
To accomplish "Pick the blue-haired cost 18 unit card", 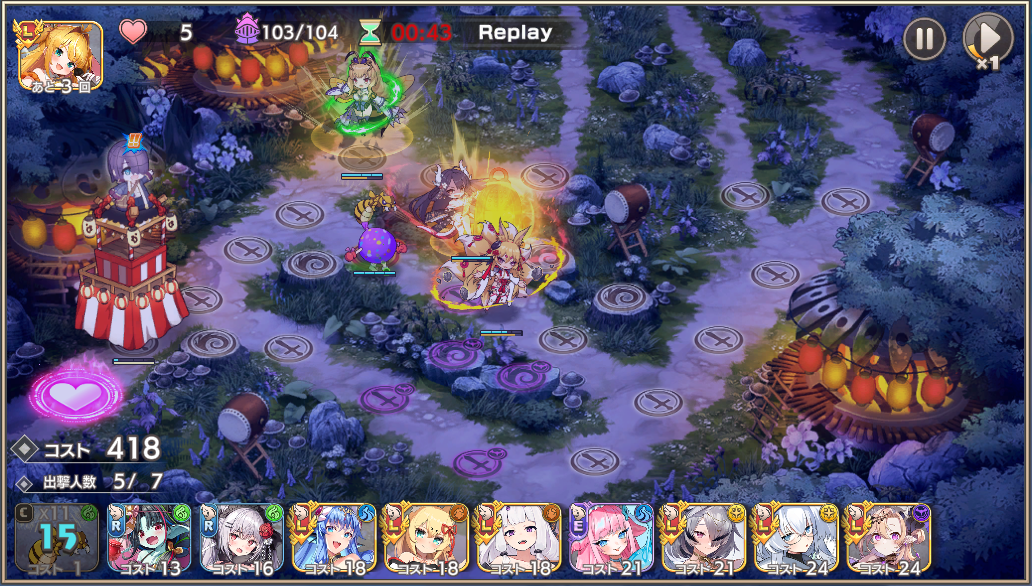I will click(333, 539).
